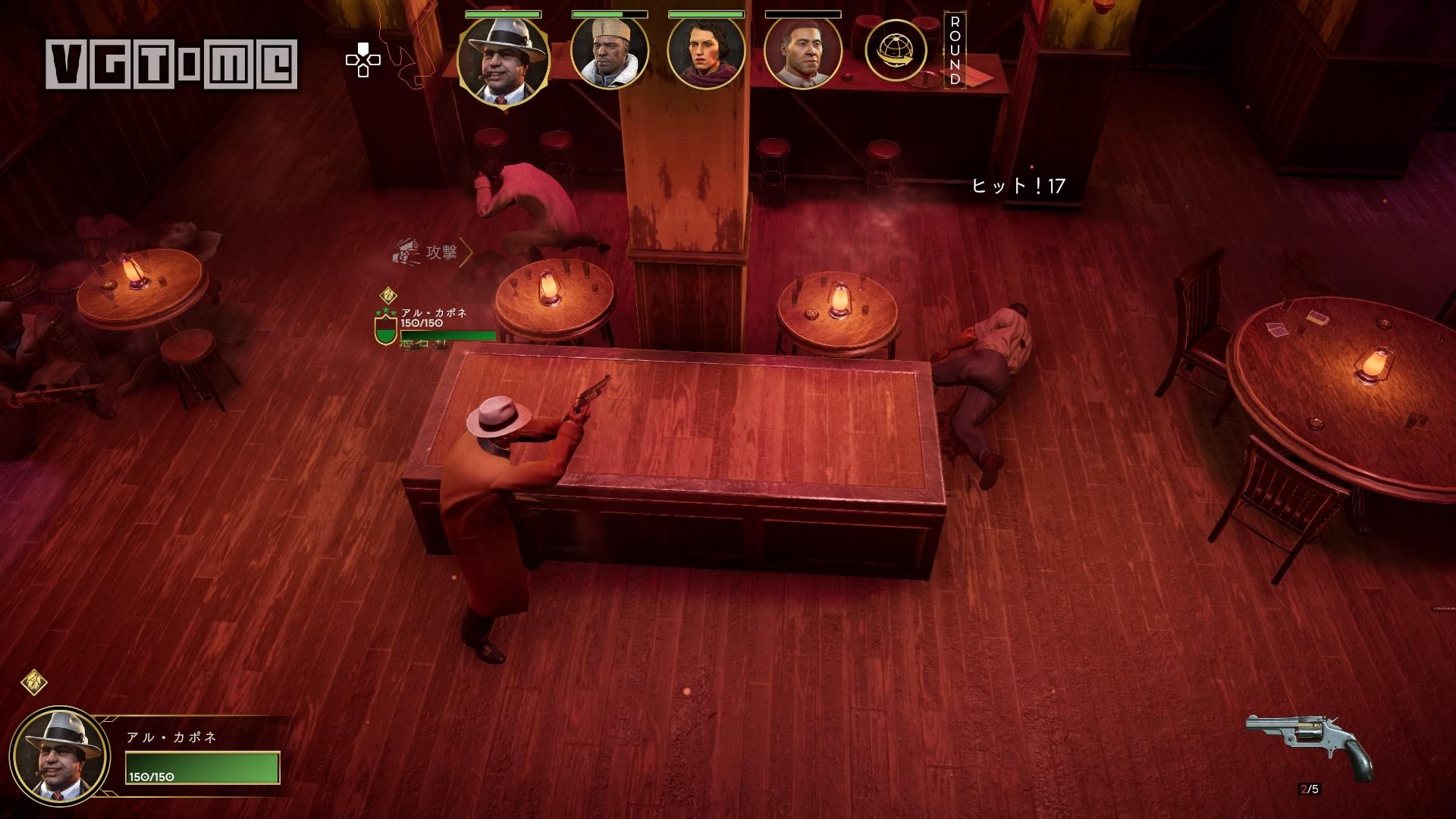Screen dimensions: 1456x819
Task: Select Al Capone's portrait in turn order
Action: click(x=503, y=61)
